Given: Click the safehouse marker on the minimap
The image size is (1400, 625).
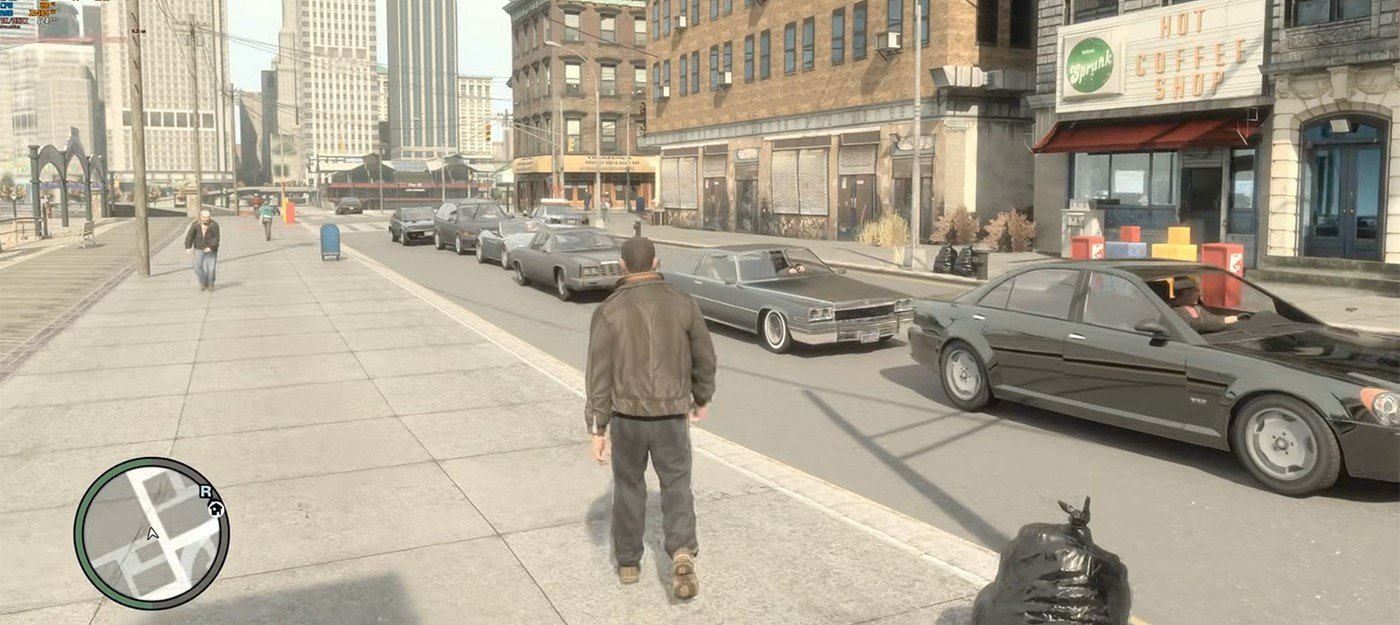Looking at the screenshot, I should tap(215, 508).
